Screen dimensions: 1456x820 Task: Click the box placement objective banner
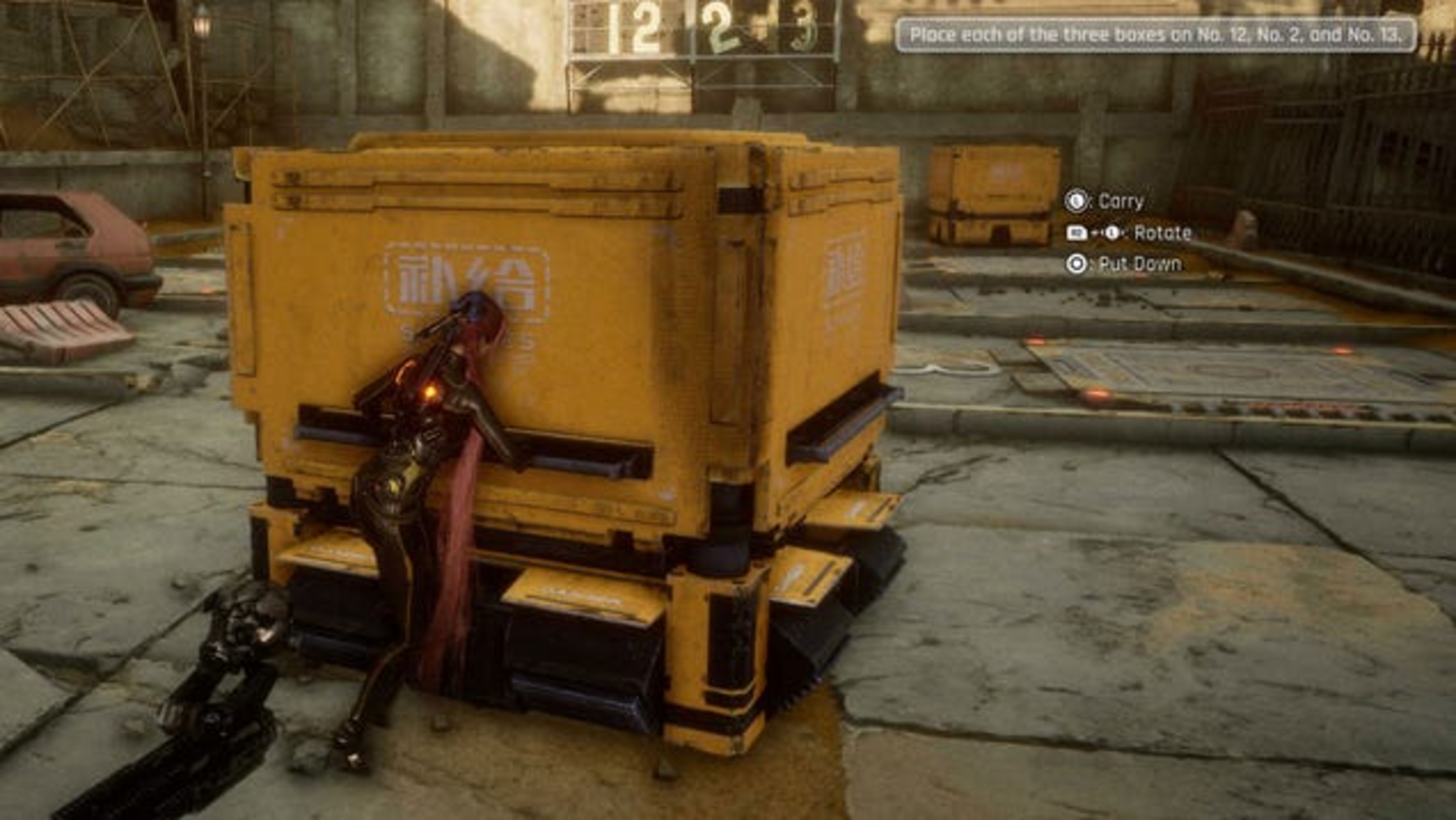(1155, 35)
